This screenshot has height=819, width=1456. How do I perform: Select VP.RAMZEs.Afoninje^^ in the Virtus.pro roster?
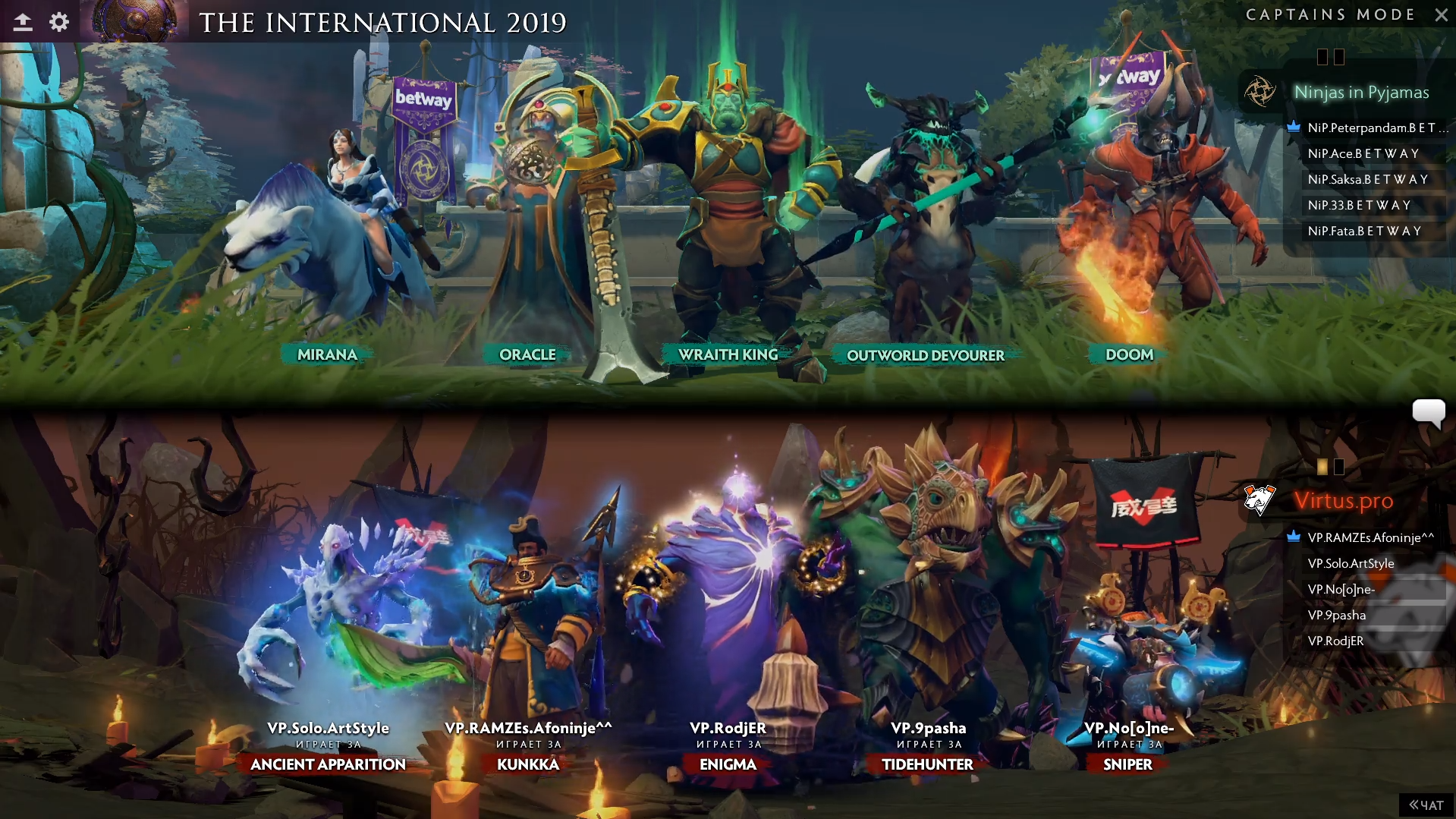click(1370, 537)
